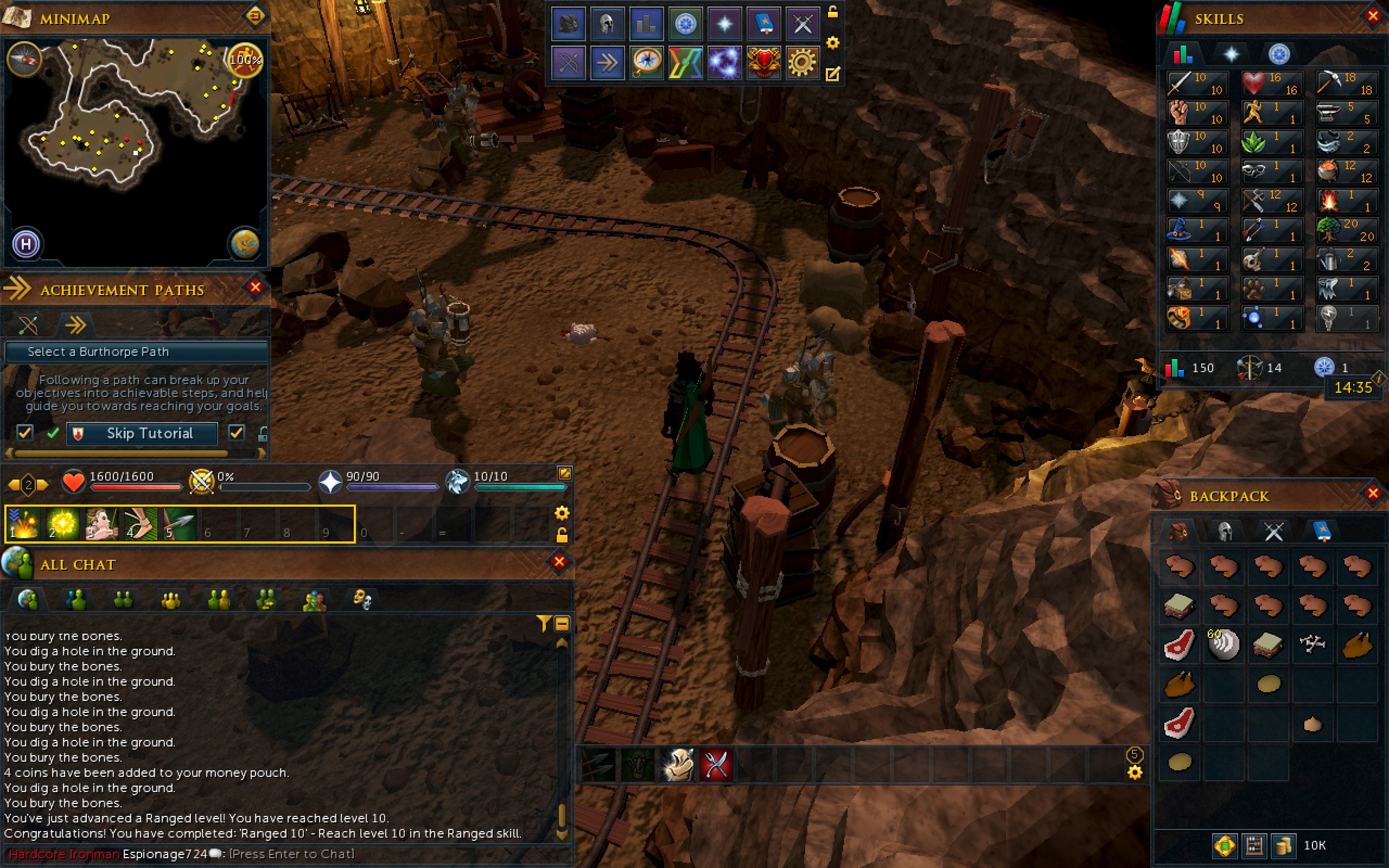Close the Achievement Paths panel
The image size is (1389, 868).
pyautogui.click(x=256, y=288)
